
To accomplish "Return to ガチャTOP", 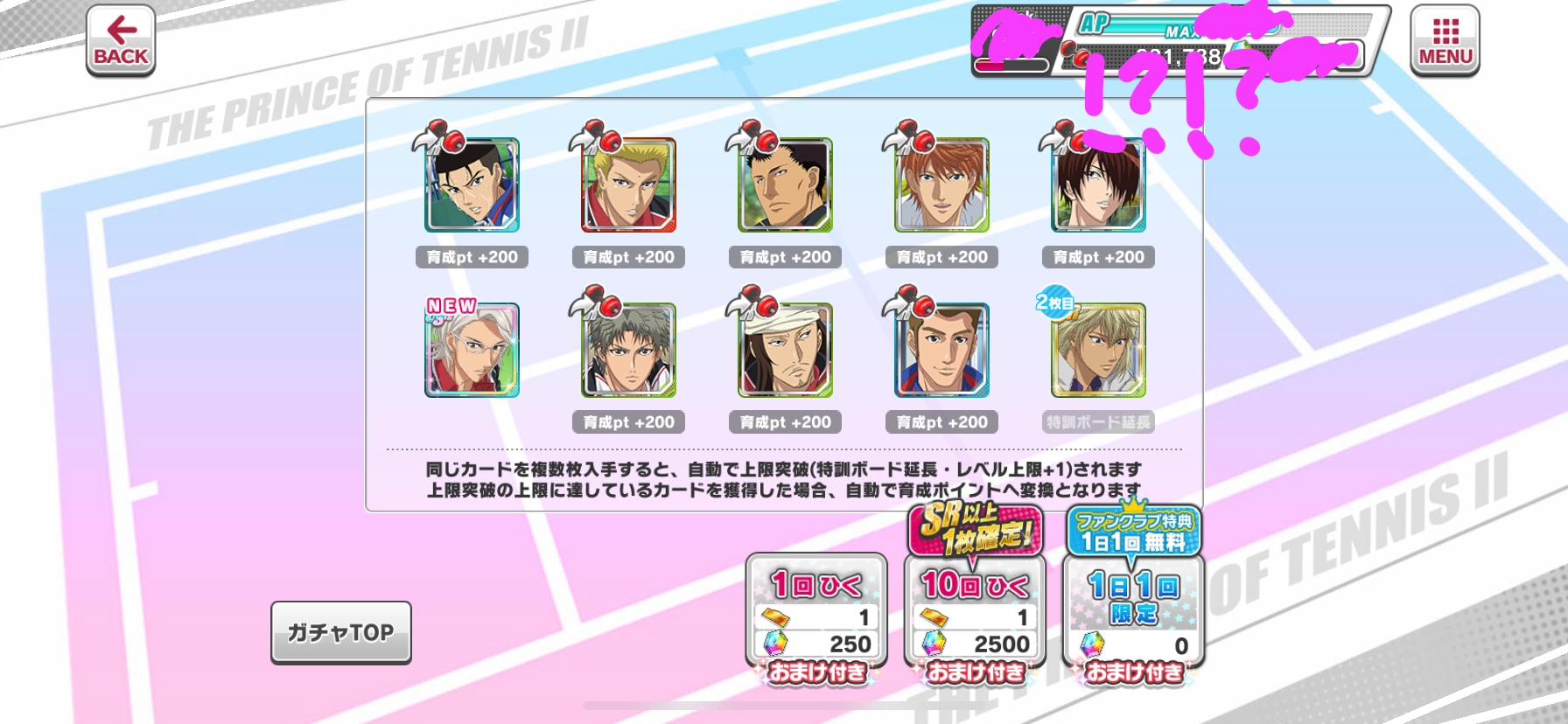I will 340,632.
